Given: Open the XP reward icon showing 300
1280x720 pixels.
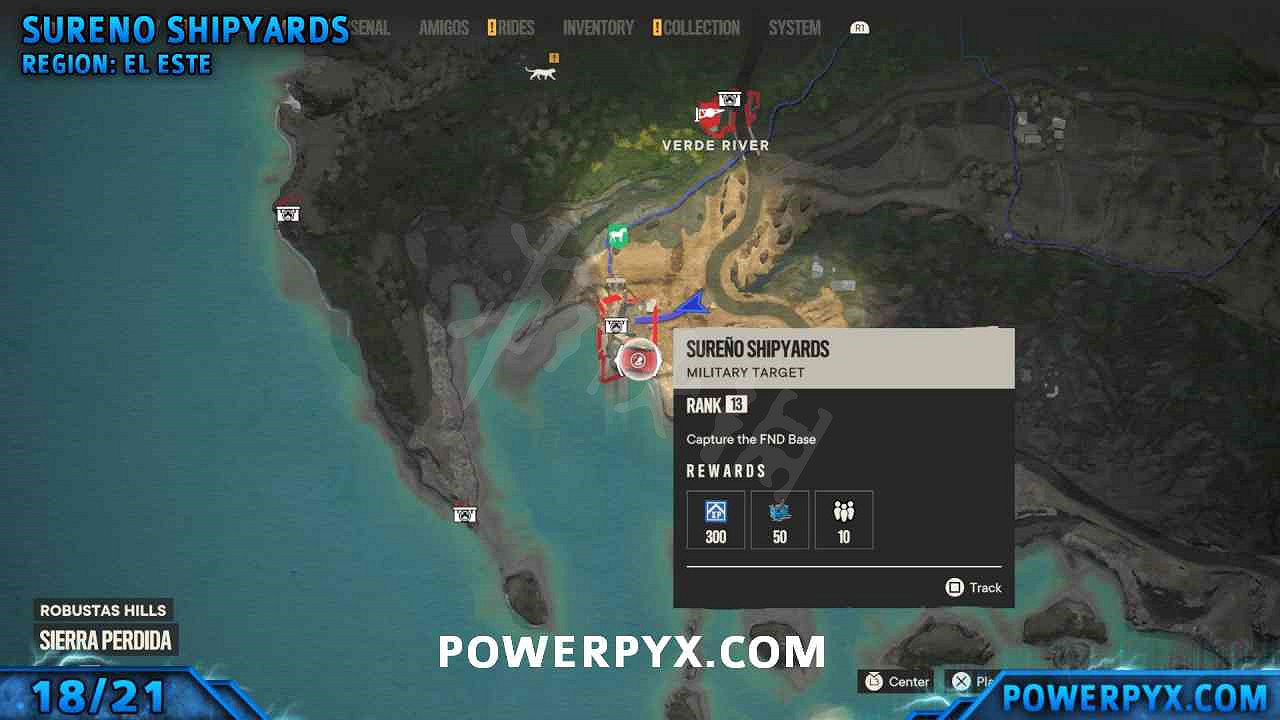Looking at the screenshot, I should click(715, 519).
